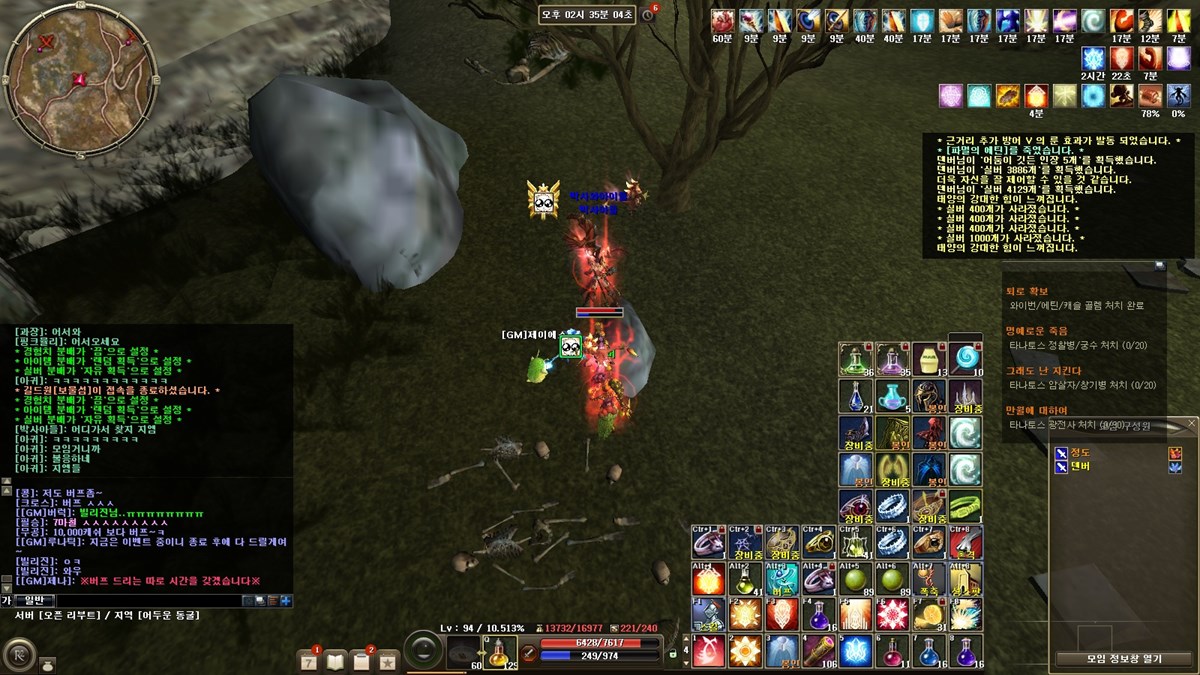Click the 78% treasure chest status icon
The height and width of the screenshot is (675, 1200).
pos(1150,96)
